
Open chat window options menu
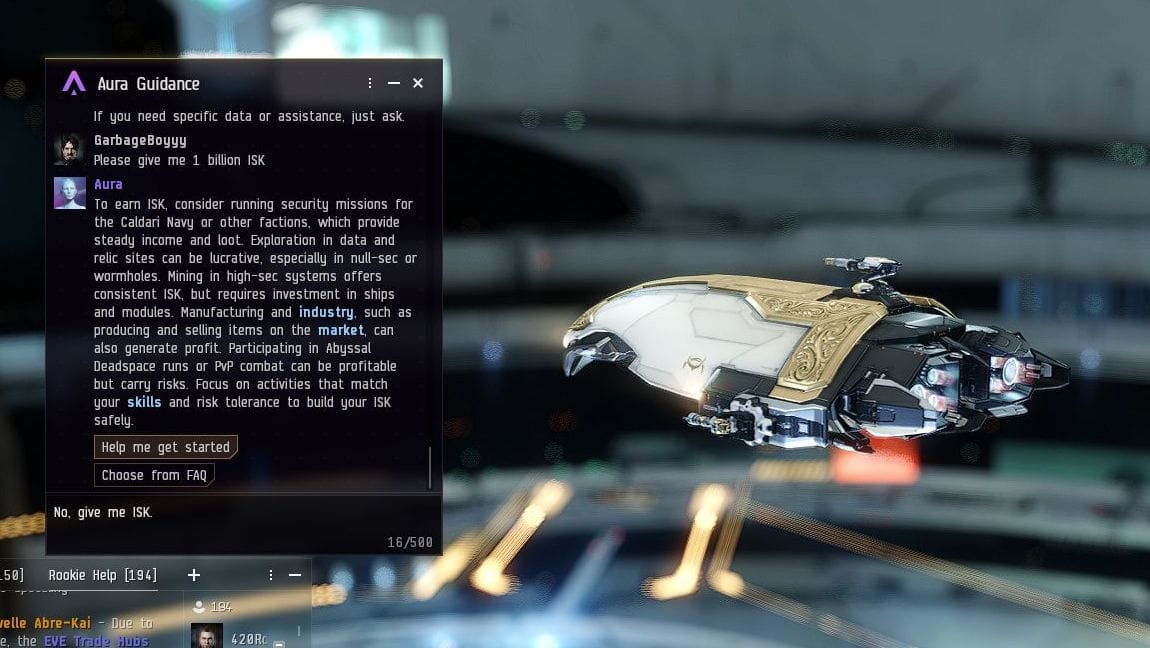coord(271,575)
